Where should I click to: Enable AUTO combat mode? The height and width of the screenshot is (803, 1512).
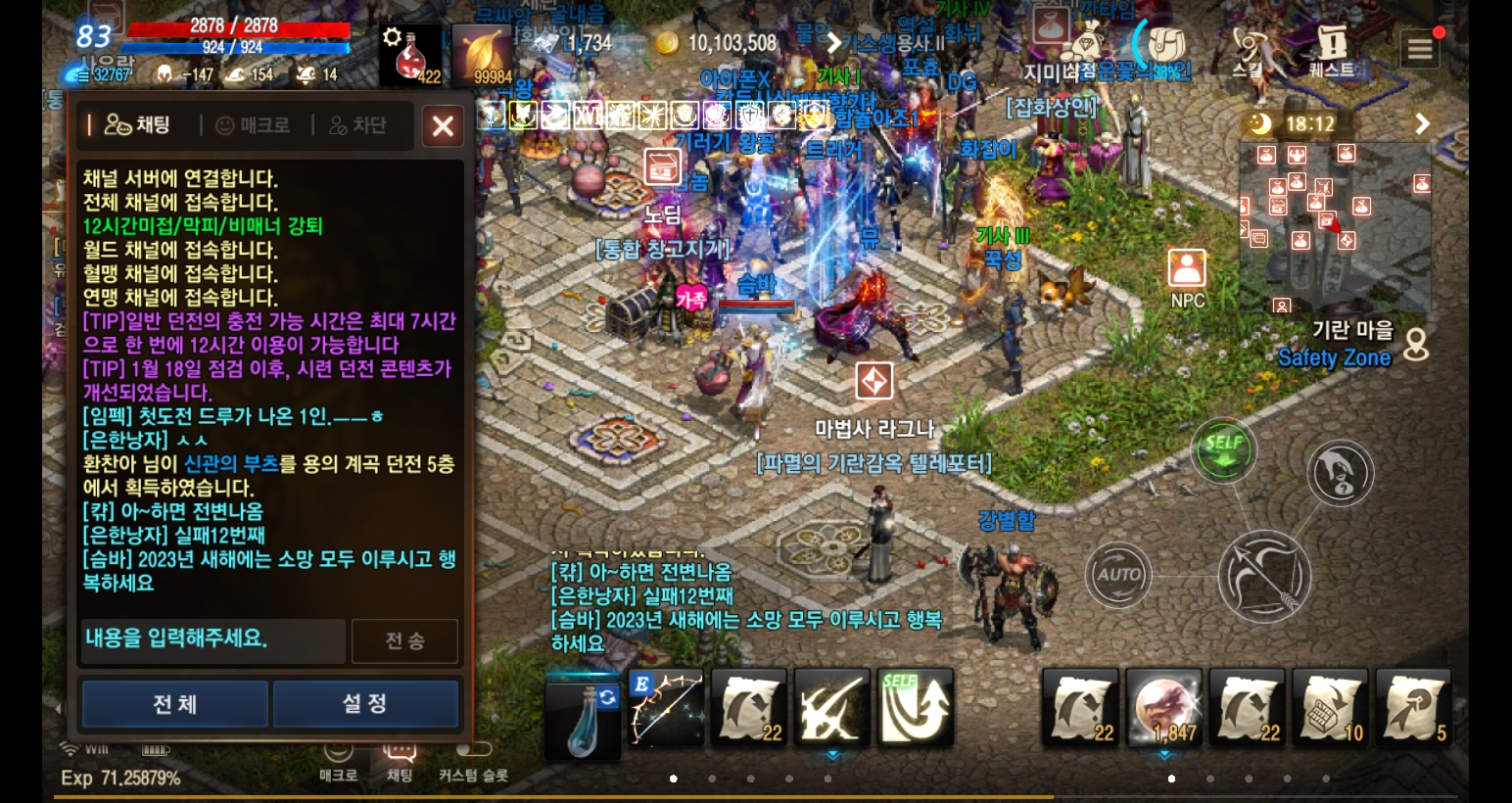pos(1118,575)
